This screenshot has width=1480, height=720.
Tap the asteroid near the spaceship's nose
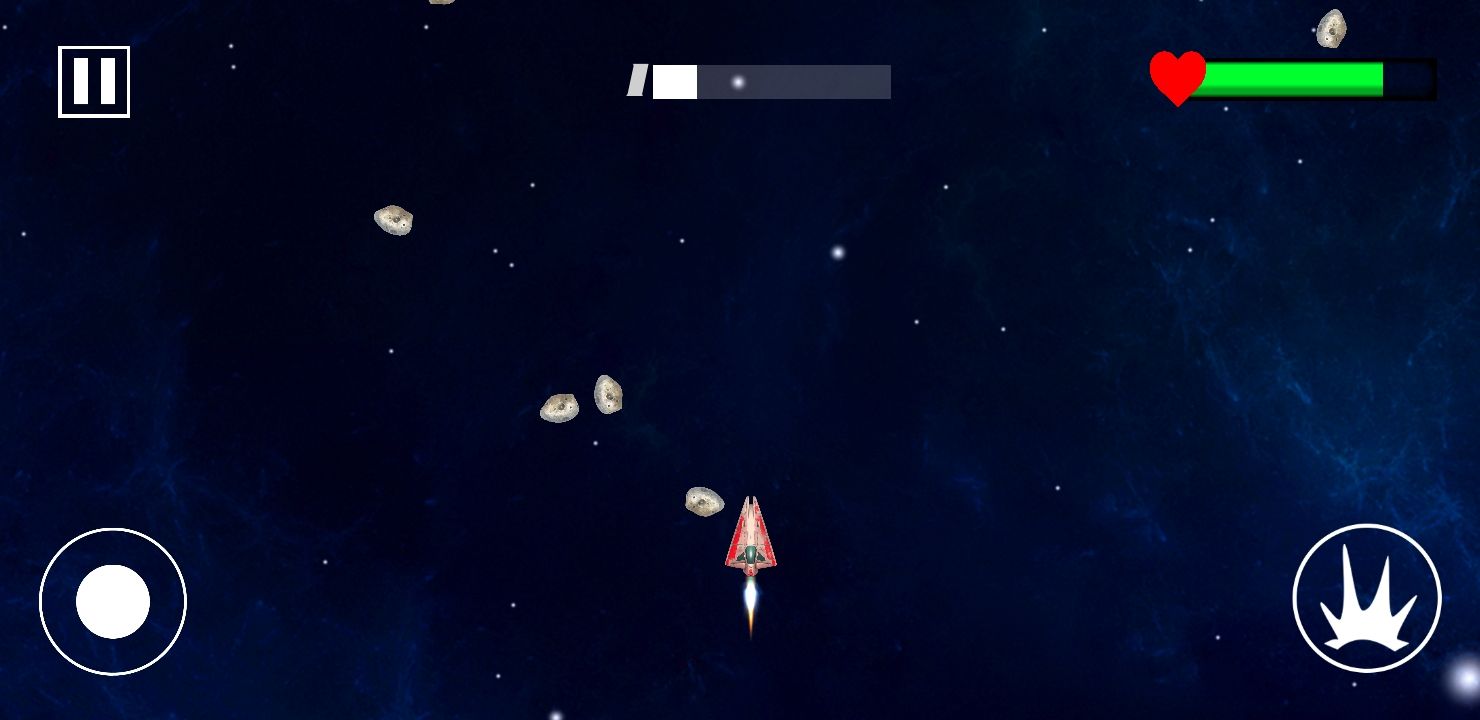[x=703, y=503]
